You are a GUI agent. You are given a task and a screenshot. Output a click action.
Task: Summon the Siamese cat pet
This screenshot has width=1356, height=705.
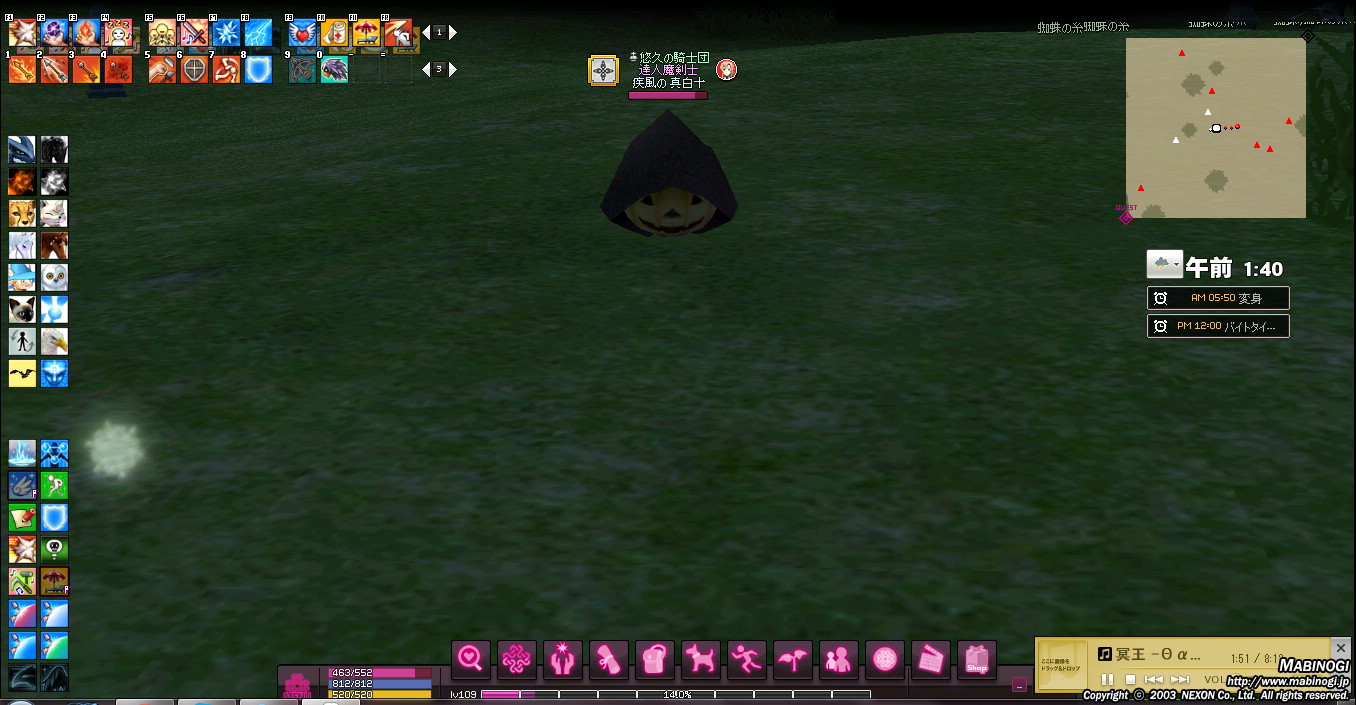(22, 309)
